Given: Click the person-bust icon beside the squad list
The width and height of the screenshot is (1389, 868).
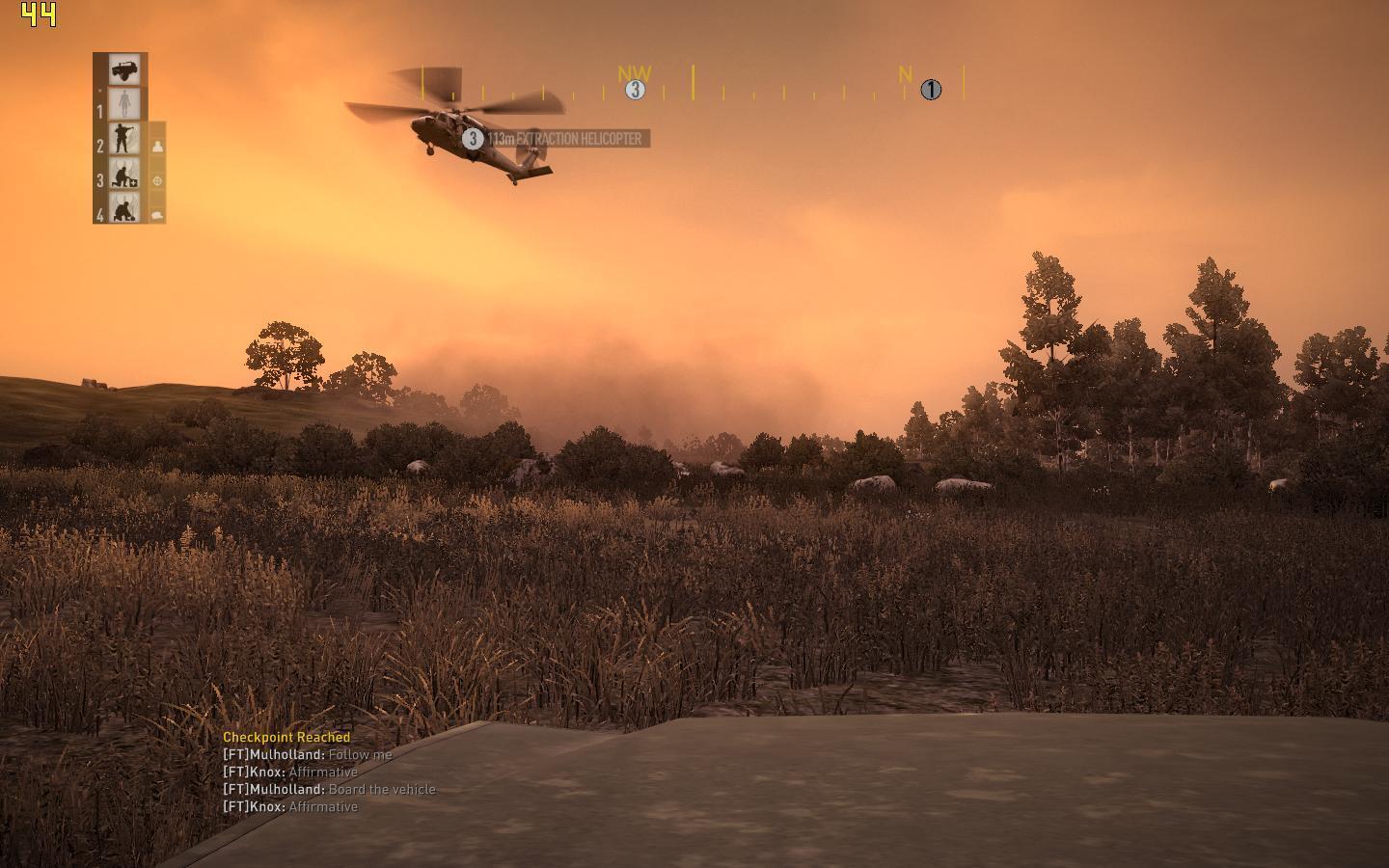Looking at the screenshot, I should pos(157,147).
